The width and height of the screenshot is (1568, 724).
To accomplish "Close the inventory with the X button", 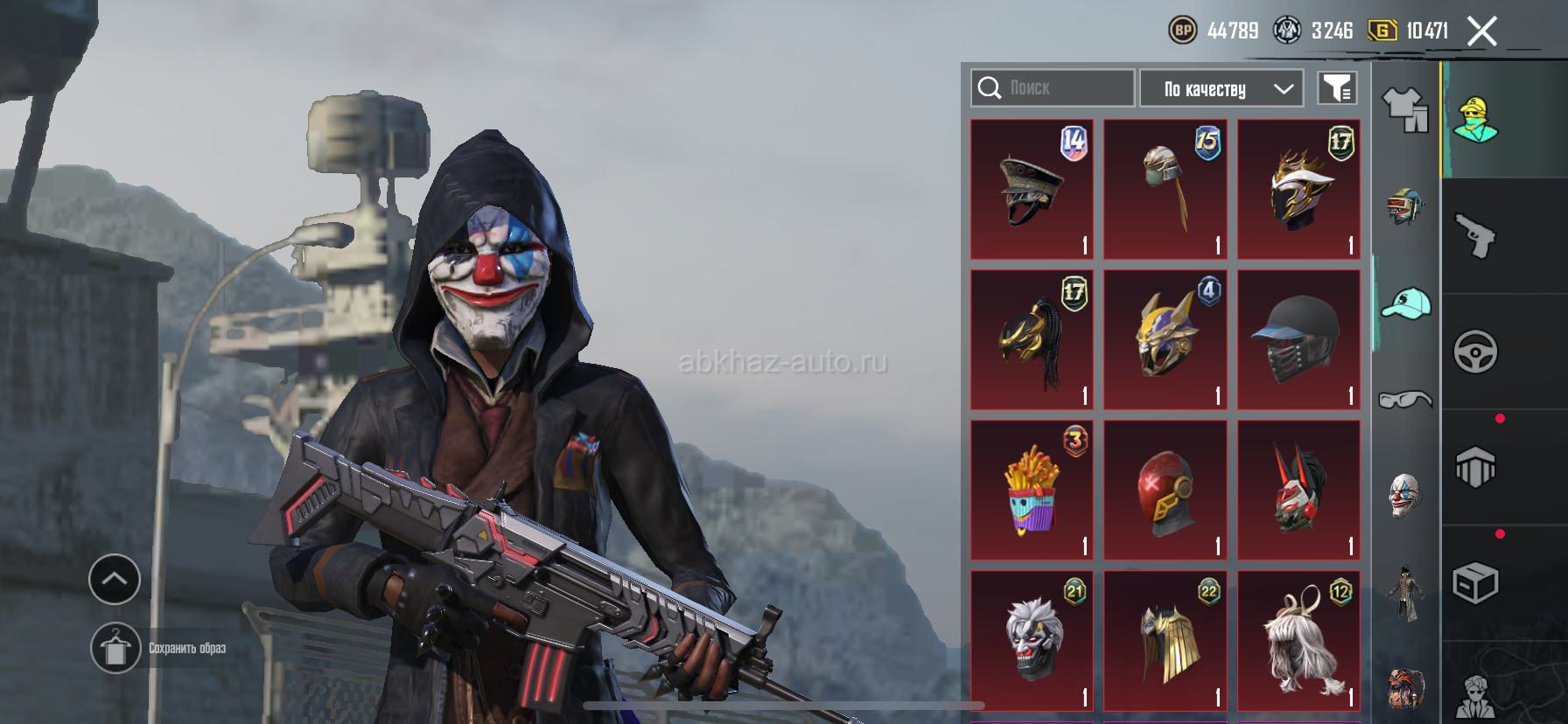I will click(x=1481, y=31).
